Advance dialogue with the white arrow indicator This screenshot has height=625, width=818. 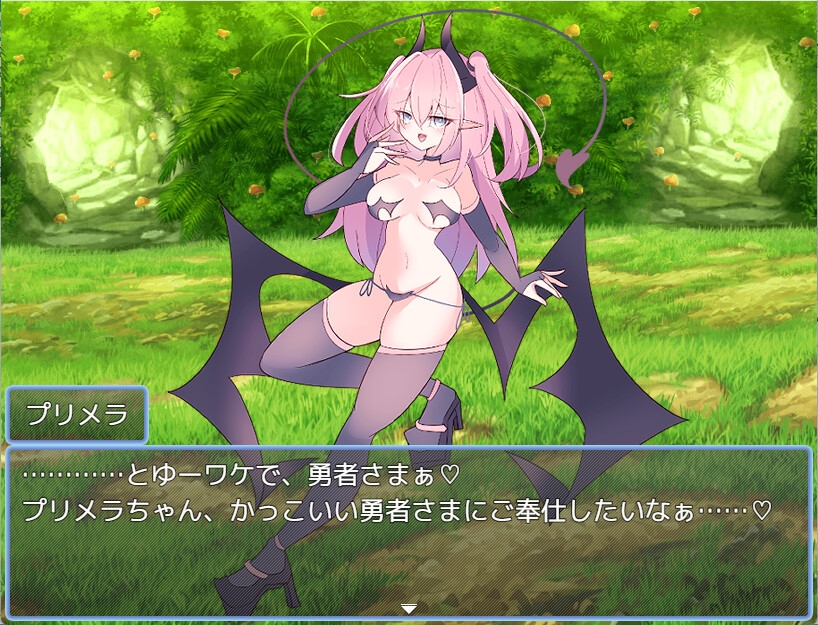(408, 607)
